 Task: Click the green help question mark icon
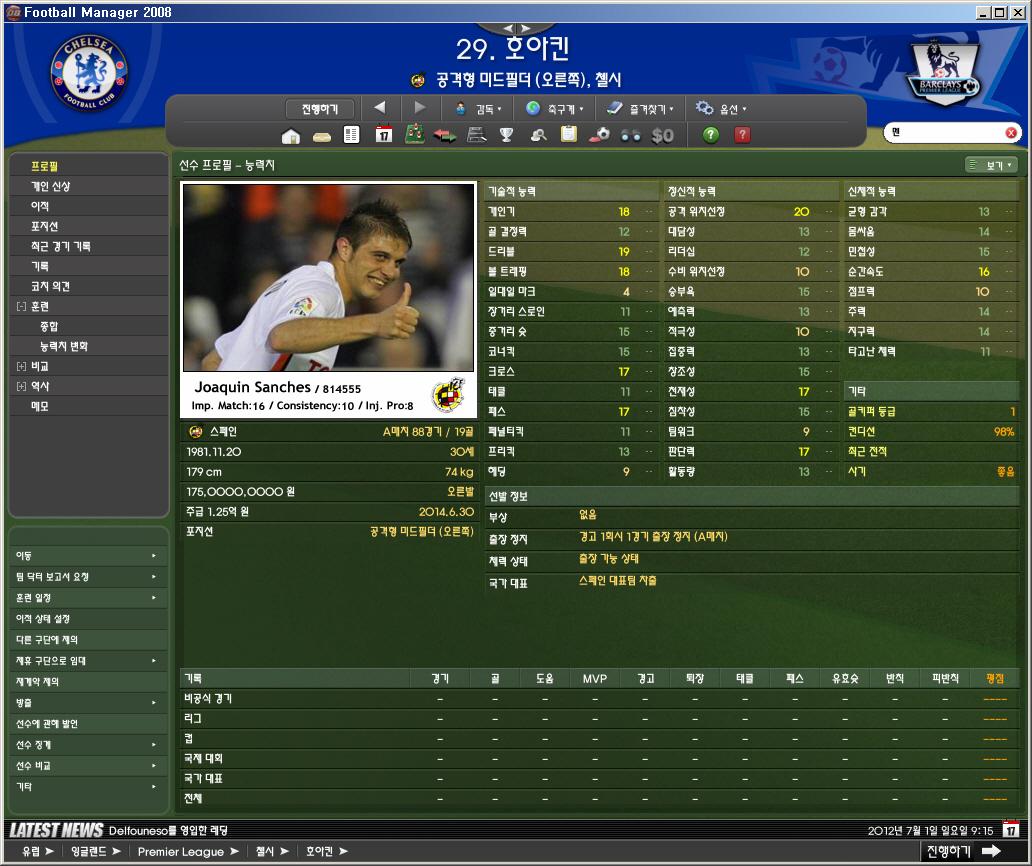tap(711, 135)
